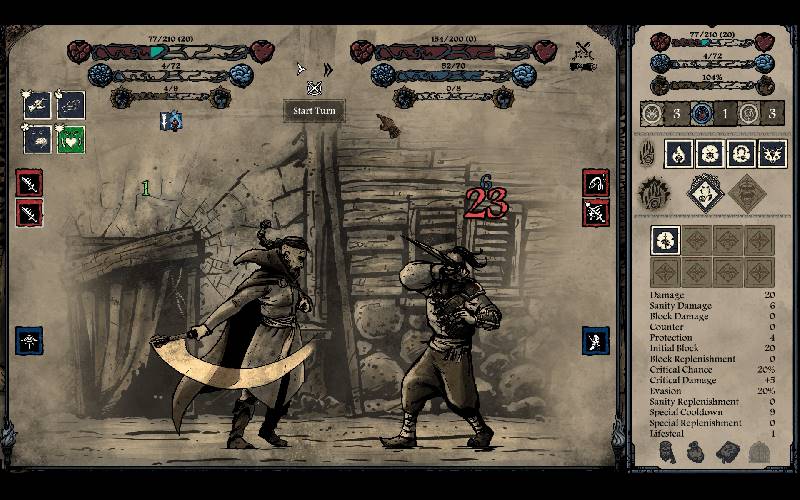Image resolution: width=800 pixels, height=500 pixels.
Task: Click the crossed swords icon near enemy bars
Action: click(584, 48)
